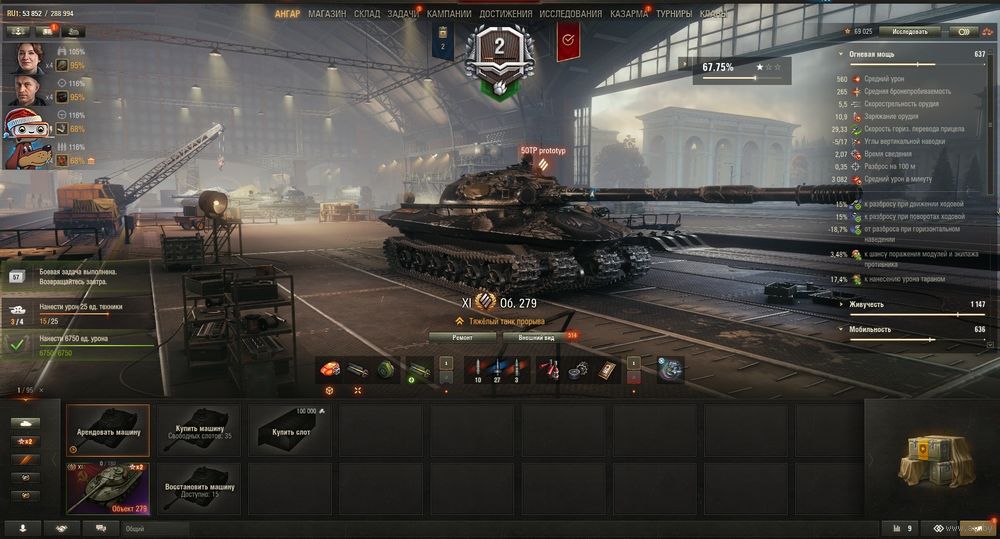Screen dimensions: 1000x539
Task: Click the Купить слот buy slot tile
Action: pyautogui.click(x=290, y=429)
